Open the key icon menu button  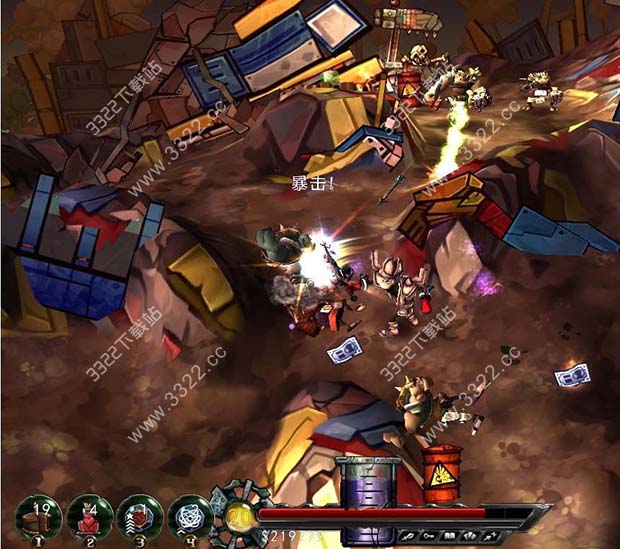[428, 536]
